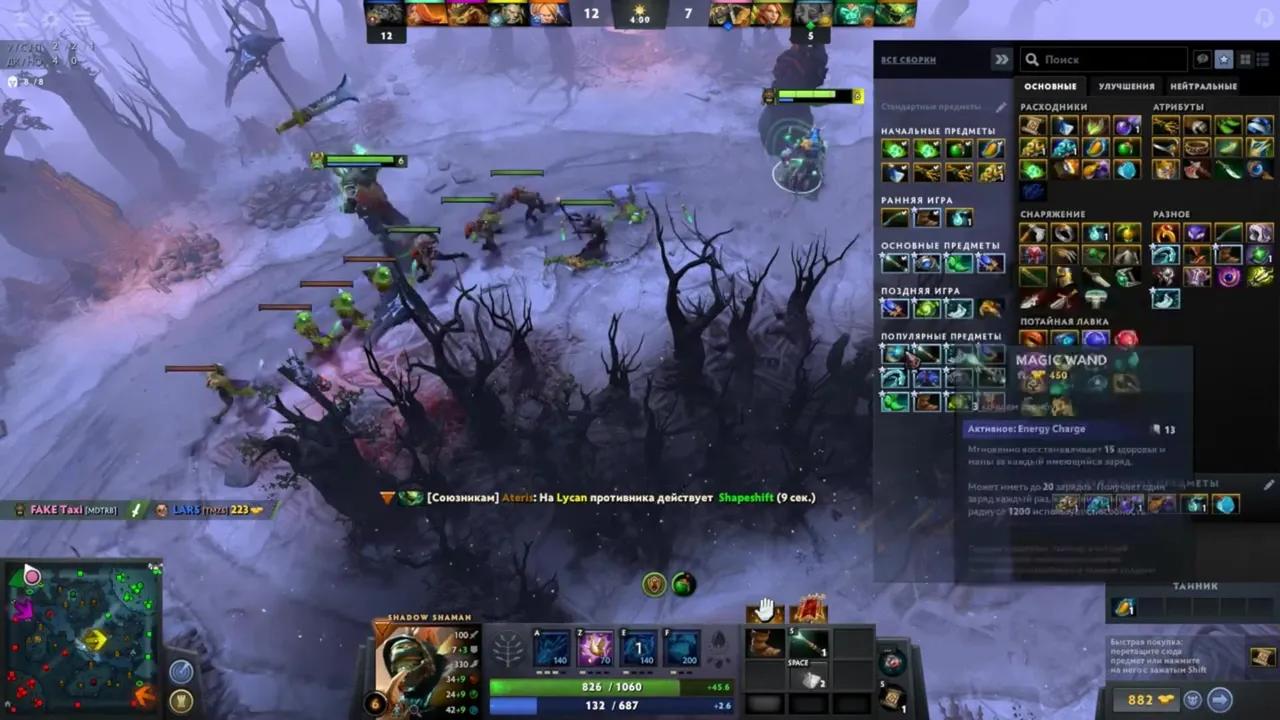
Task: Edit the Стандартные предметы guide via pencil
Action: (1001, 107)
